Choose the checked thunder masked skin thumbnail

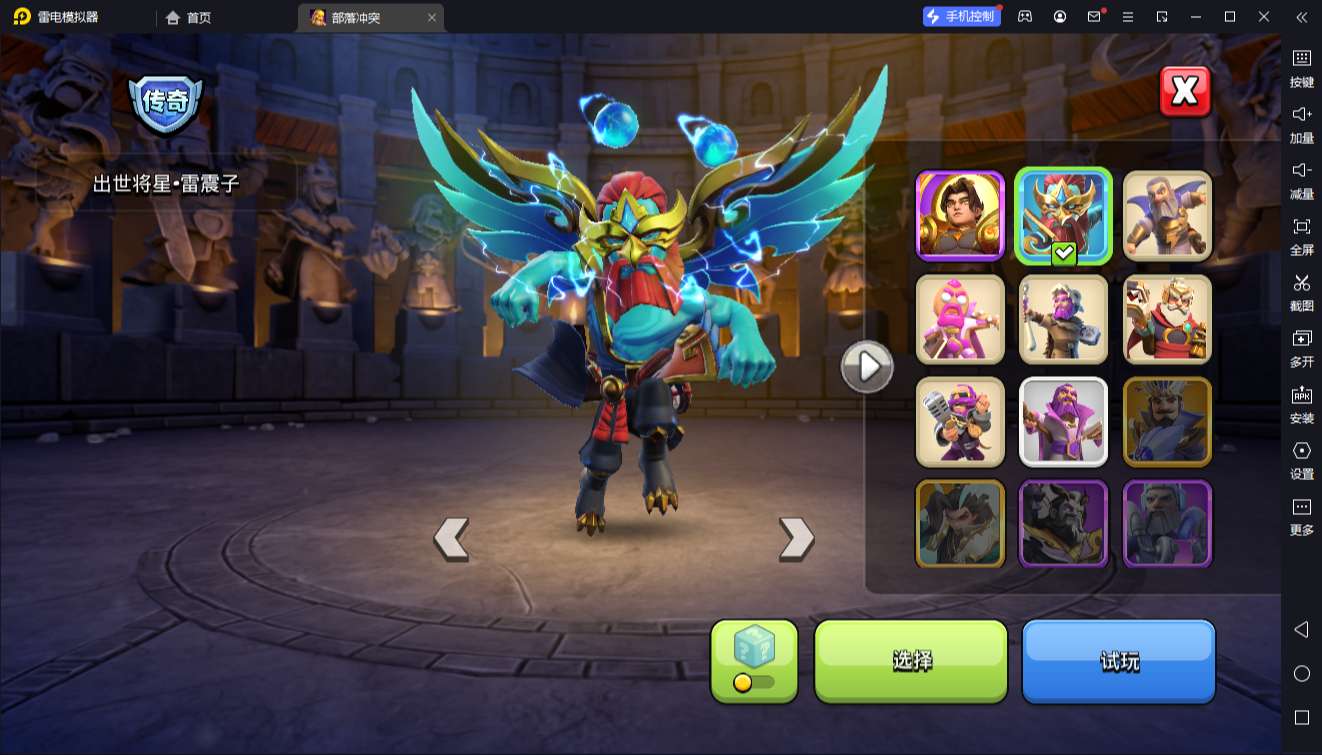(1063, 215)
